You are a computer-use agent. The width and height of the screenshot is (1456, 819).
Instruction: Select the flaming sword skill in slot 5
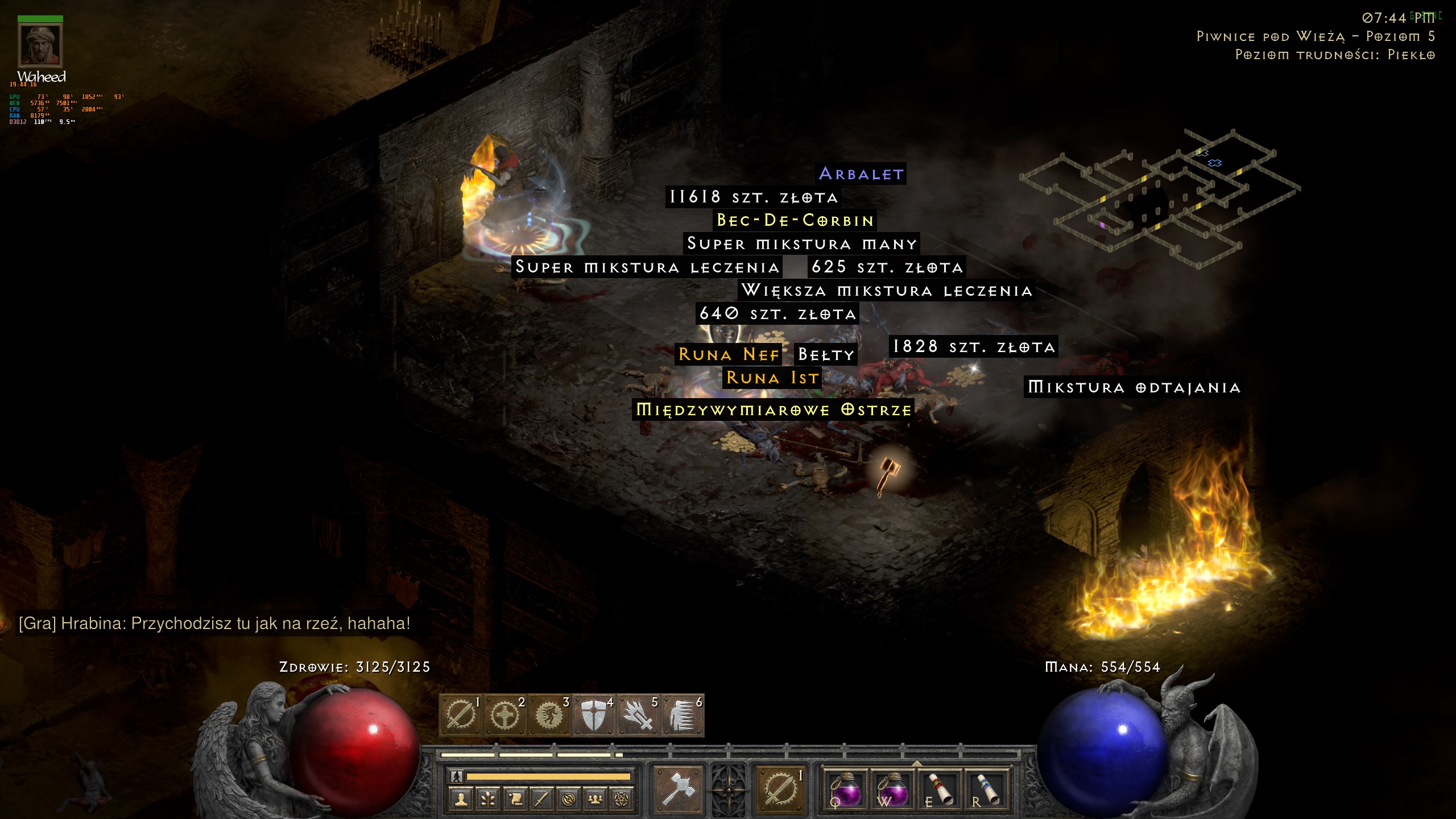(638, 715)
